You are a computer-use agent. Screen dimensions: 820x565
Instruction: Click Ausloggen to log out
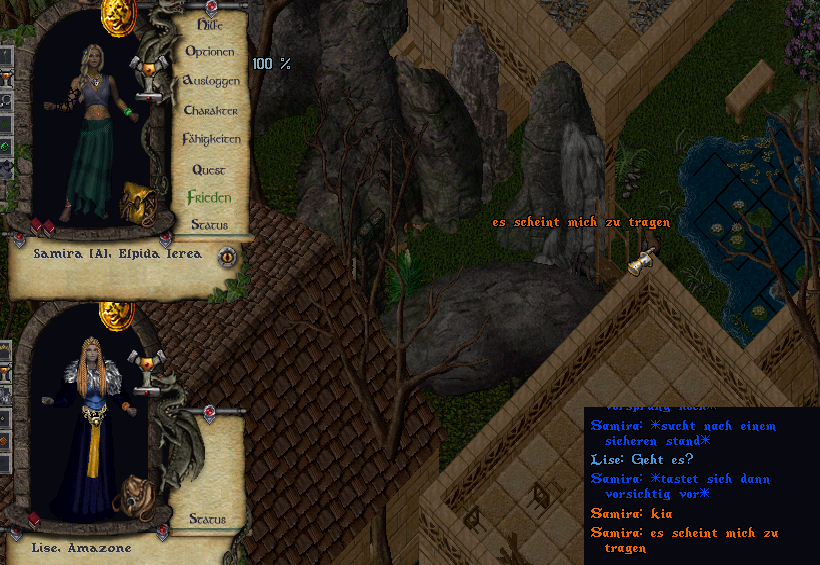[x=211, y=80]
